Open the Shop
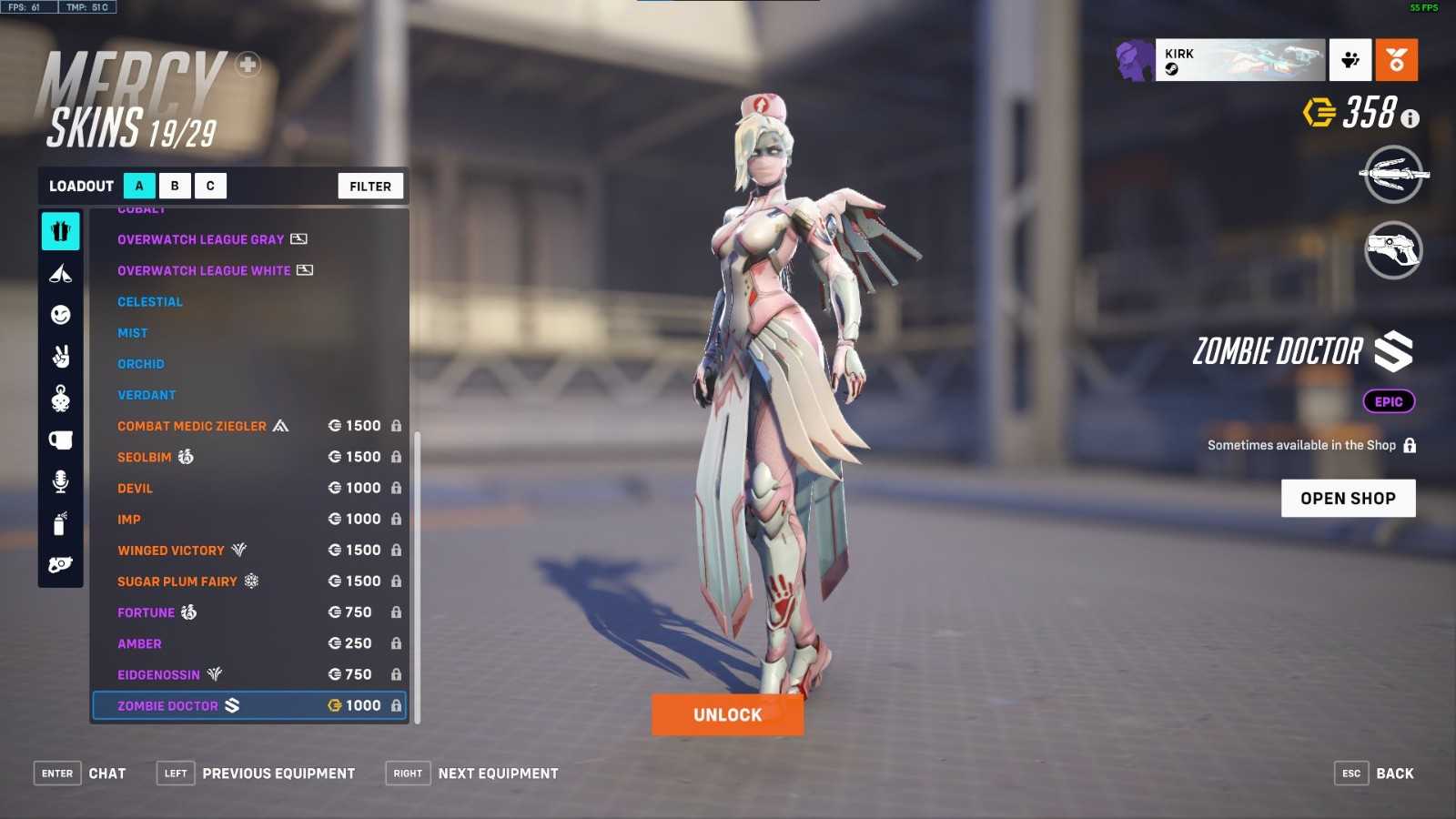 1348,498
